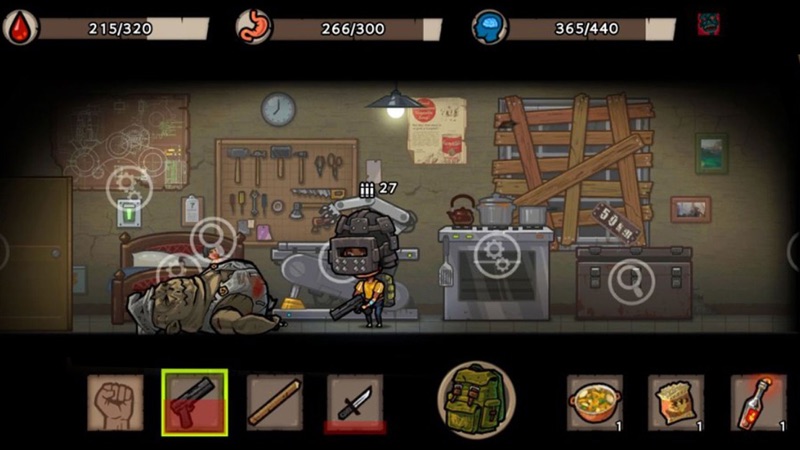
Task: Open the green backpack inventory
Action: [476, 399]
